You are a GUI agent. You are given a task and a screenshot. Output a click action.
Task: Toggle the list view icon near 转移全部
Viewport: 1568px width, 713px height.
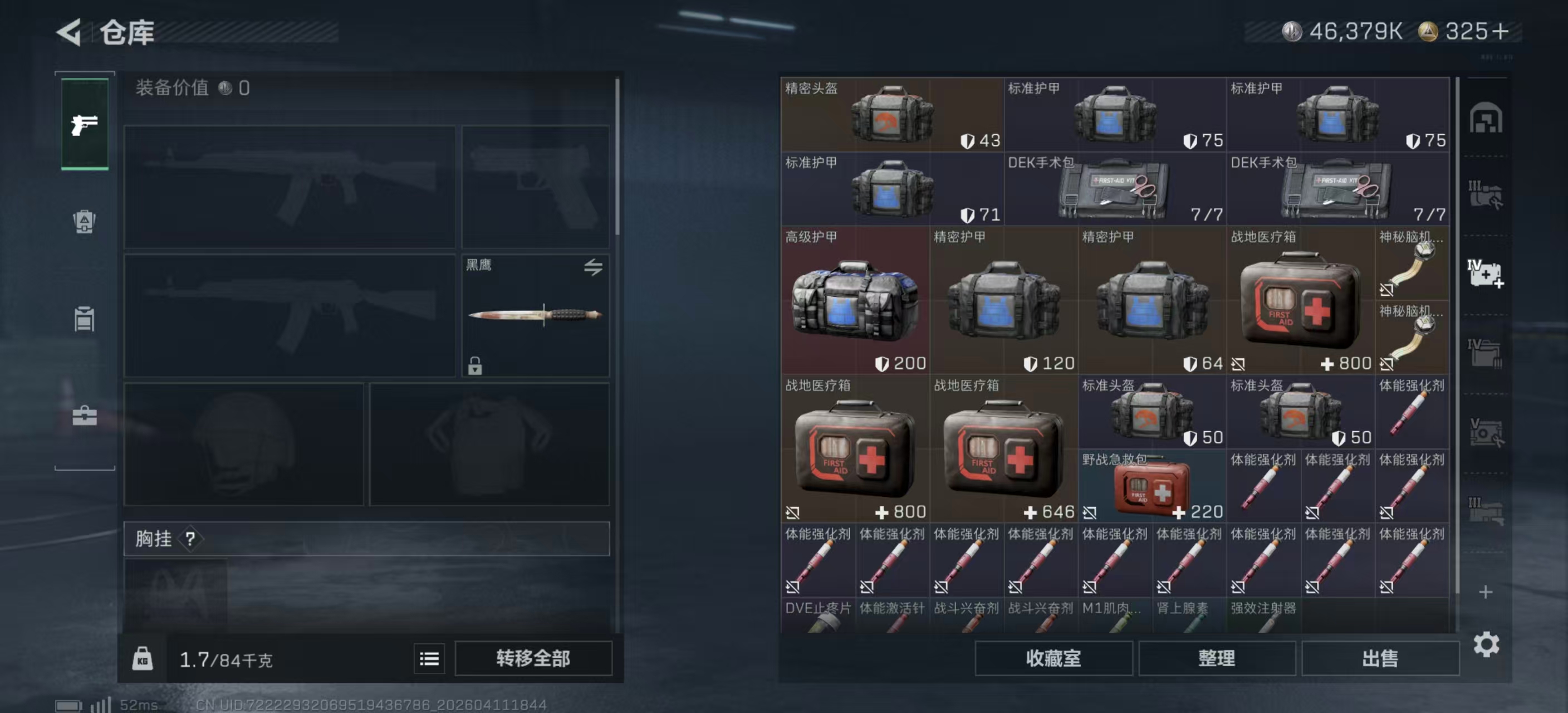pyautogui.click(x=429, y=658)
